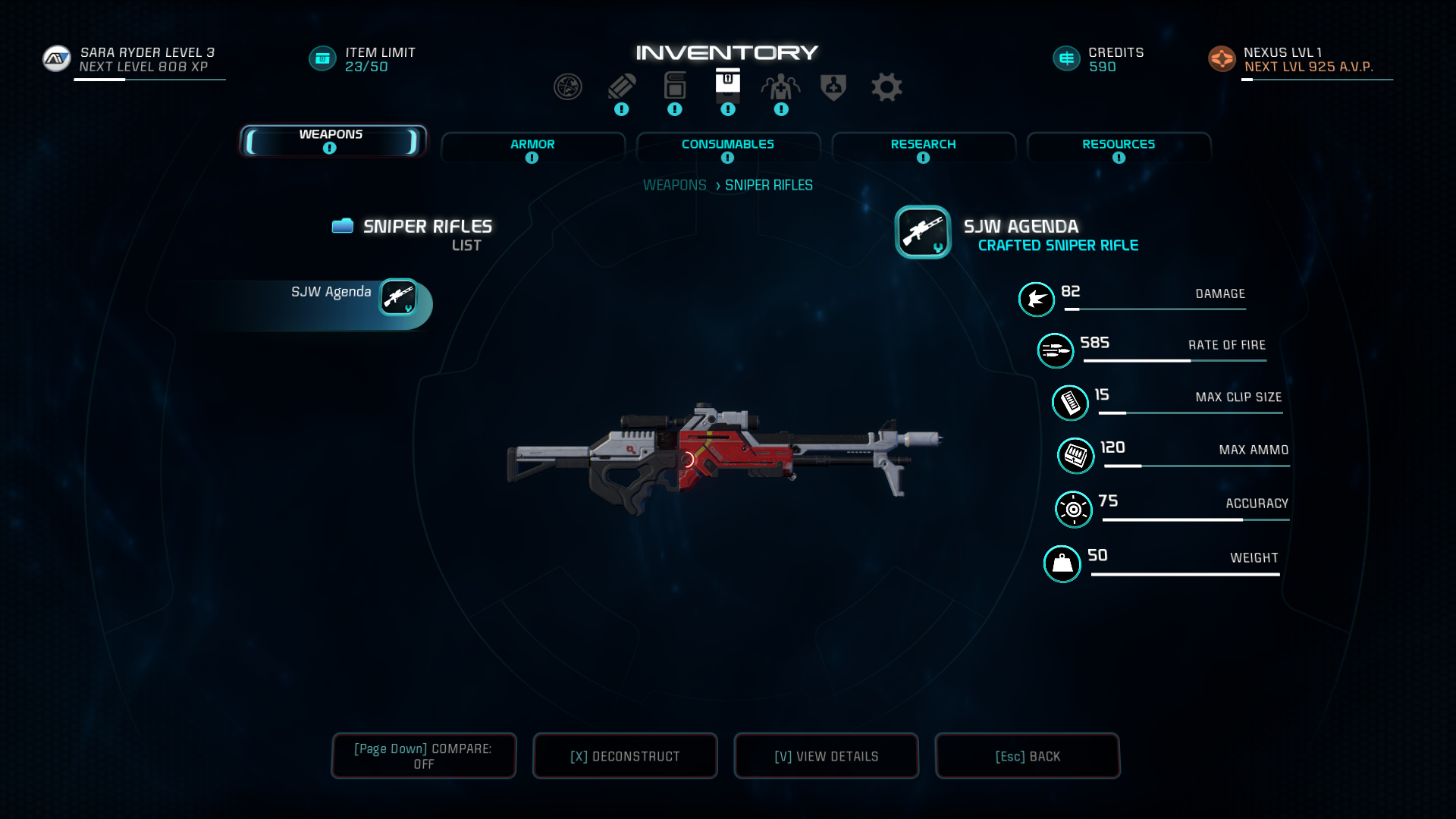Screen dimensions: 1456x819
Task: Open the shield with person icon
Action: pos(833,87)
